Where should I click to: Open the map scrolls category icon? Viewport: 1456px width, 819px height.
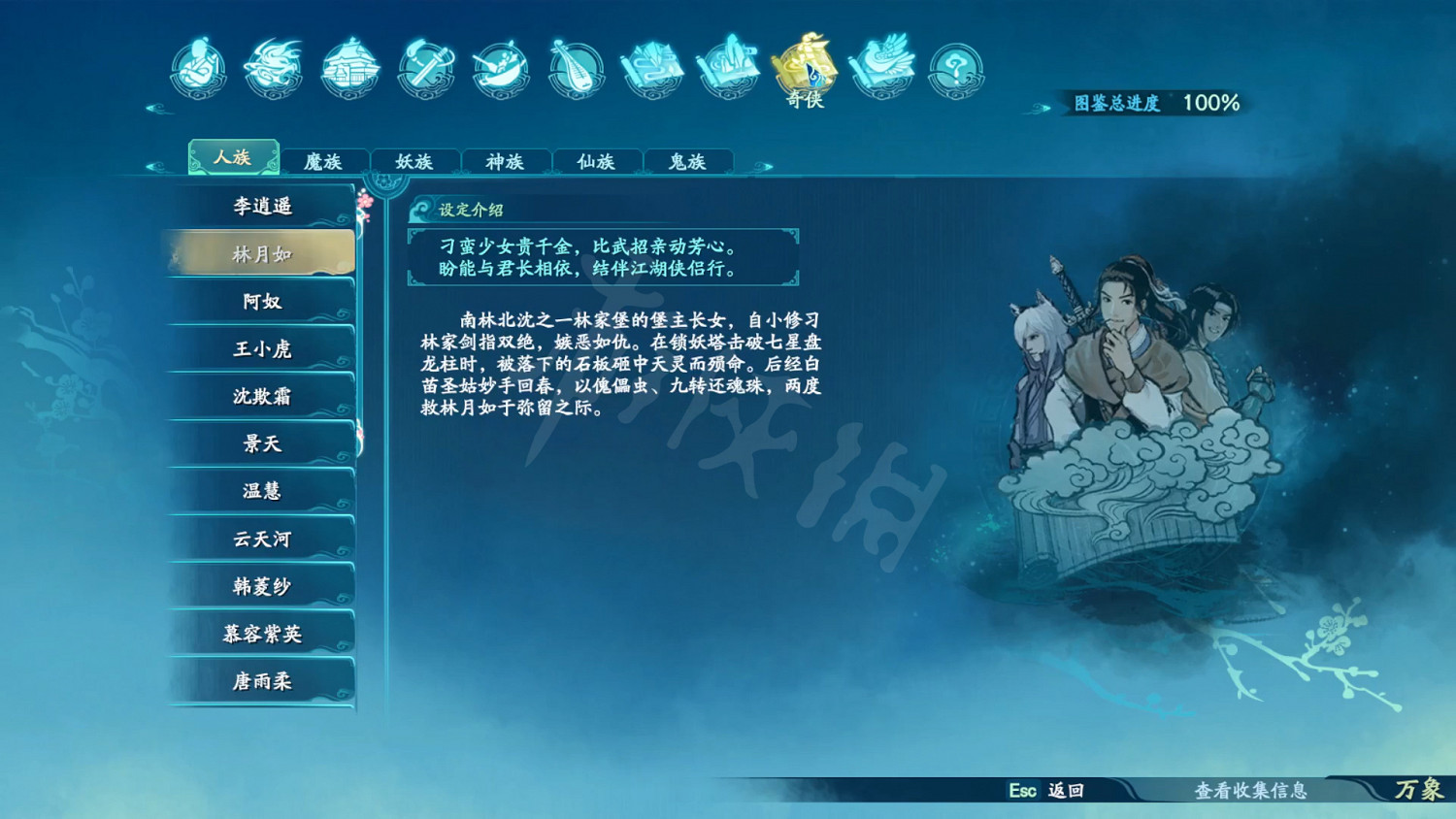(652, 69)
